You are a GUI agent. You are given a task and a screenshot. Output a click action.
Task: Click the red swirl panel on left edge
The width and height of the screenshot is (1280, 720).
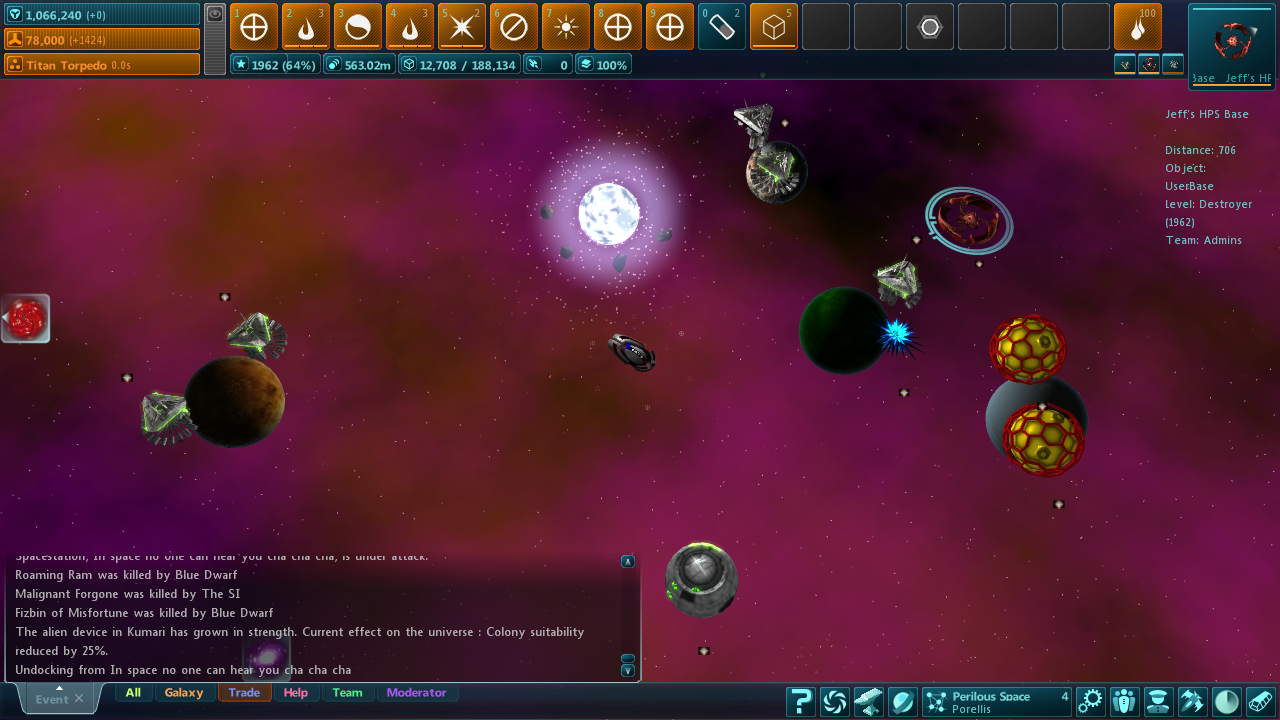point(26,319)
